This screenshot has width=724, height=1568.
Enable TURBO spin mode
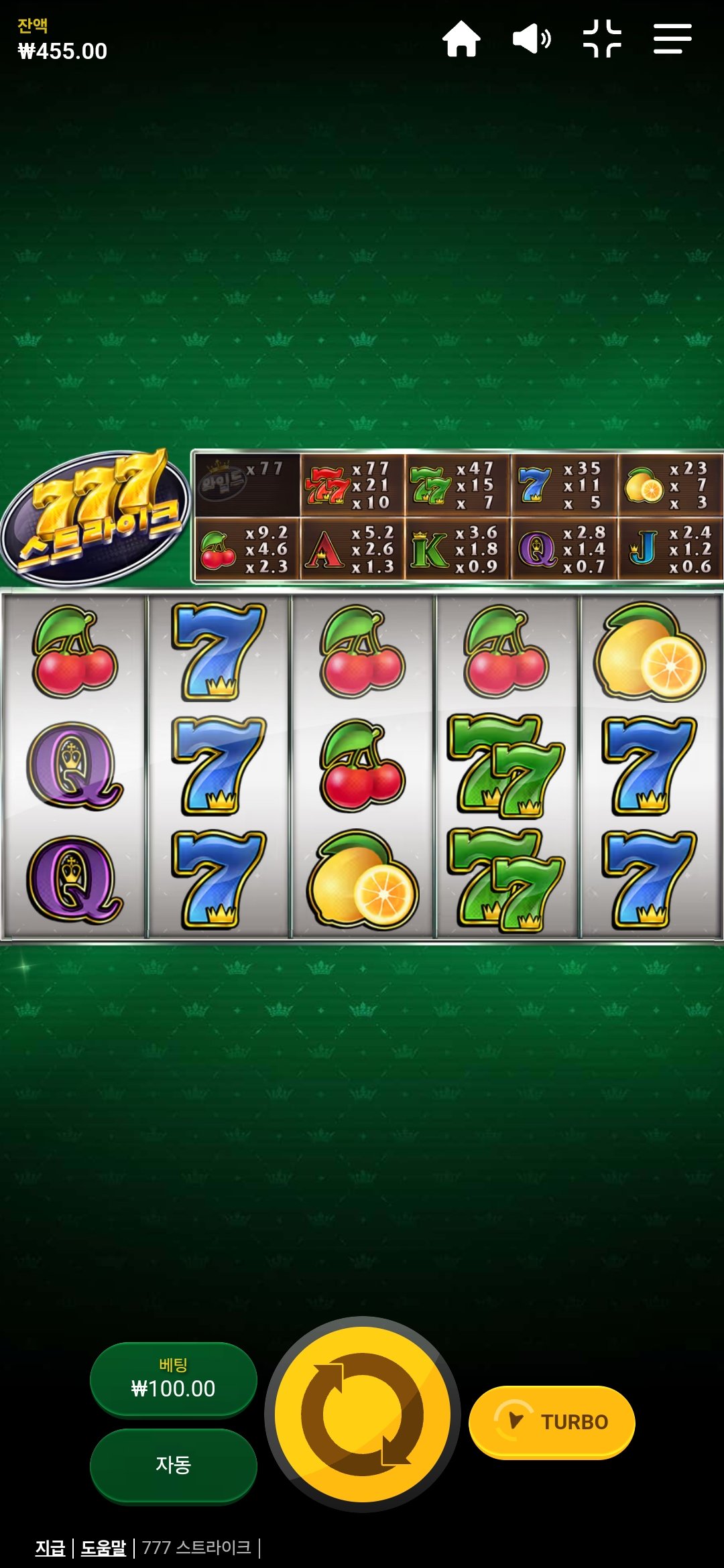(x=551, y=1422)
